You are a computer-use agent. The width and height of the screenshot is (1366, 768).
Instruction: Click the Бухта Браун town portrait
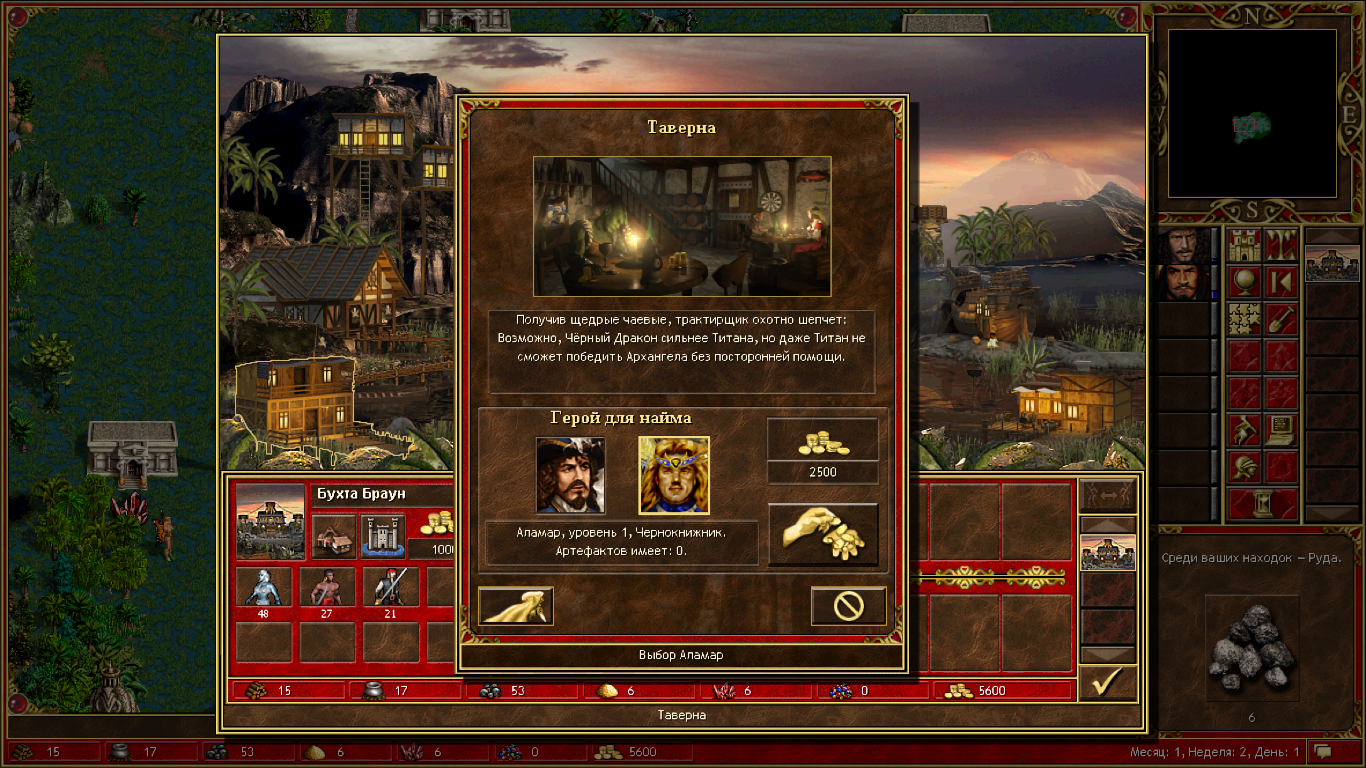[x=271, y=521]
